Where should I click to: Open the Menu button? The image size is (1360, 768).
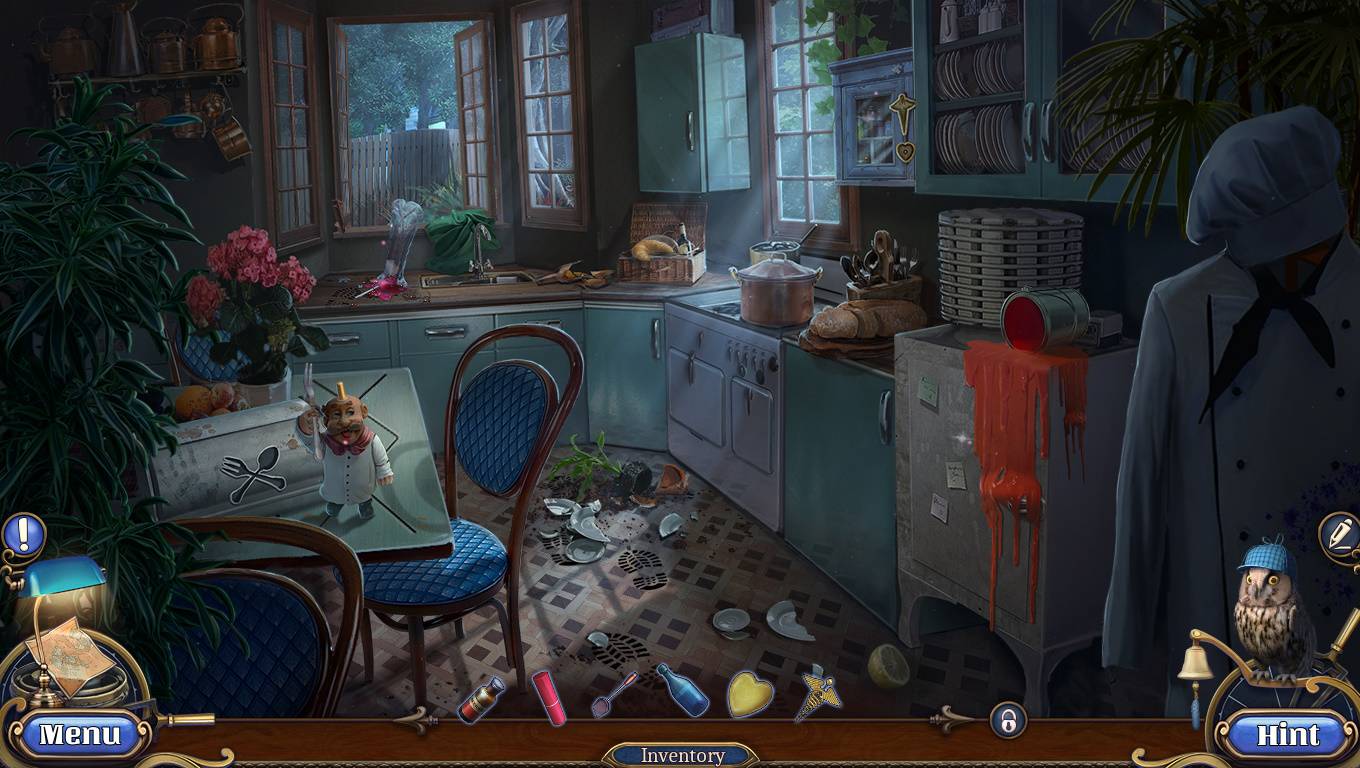pyautogui.click(x=79, y=735)
